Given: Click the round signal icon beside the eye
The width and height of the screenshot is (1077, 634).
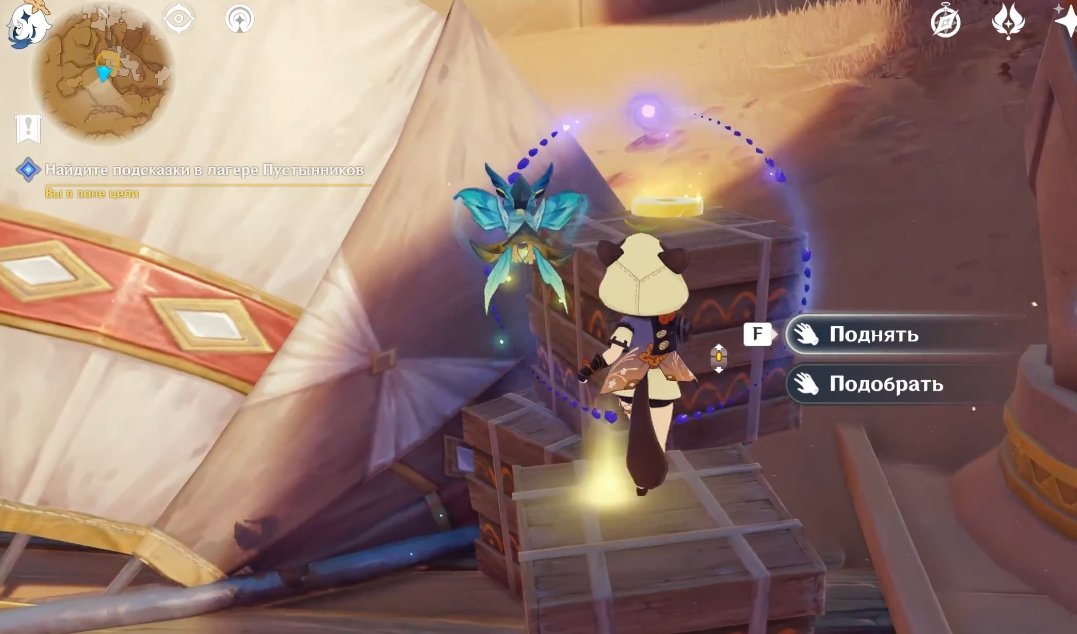Looking at the screenshot, I should click(x=239, y=18).
